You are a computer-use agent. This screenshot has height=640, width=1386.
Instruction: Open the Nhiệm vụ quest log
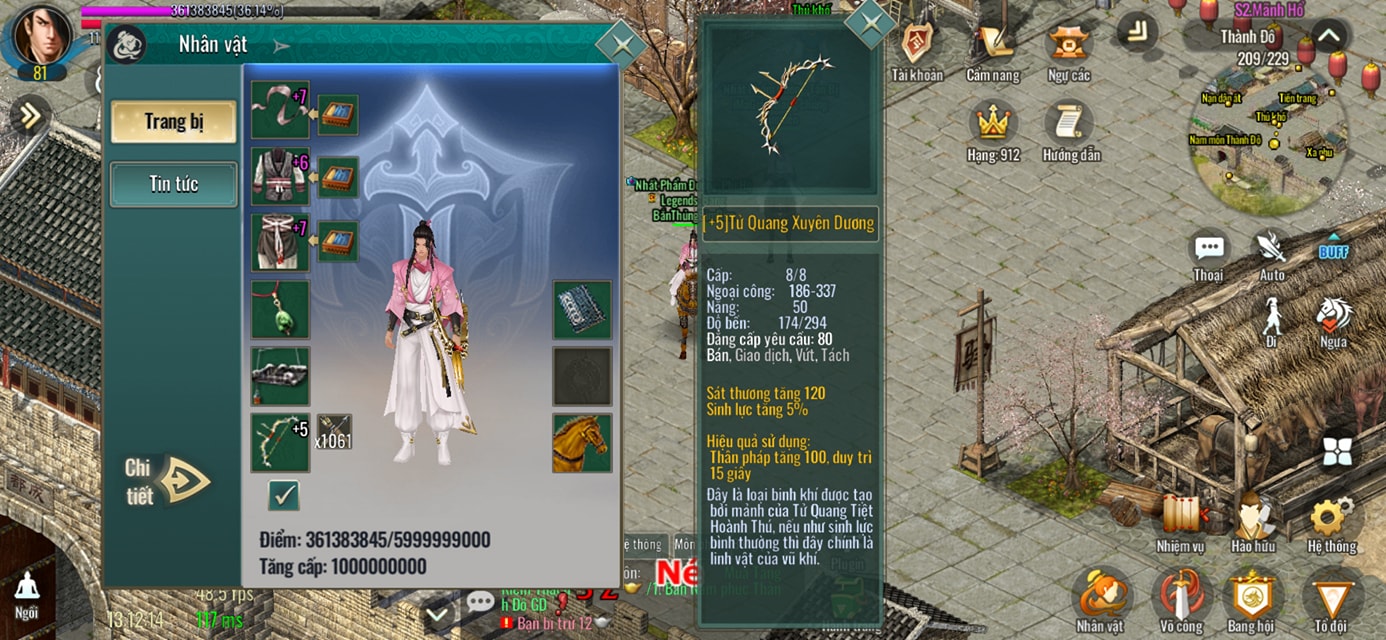click(1181, 520)
